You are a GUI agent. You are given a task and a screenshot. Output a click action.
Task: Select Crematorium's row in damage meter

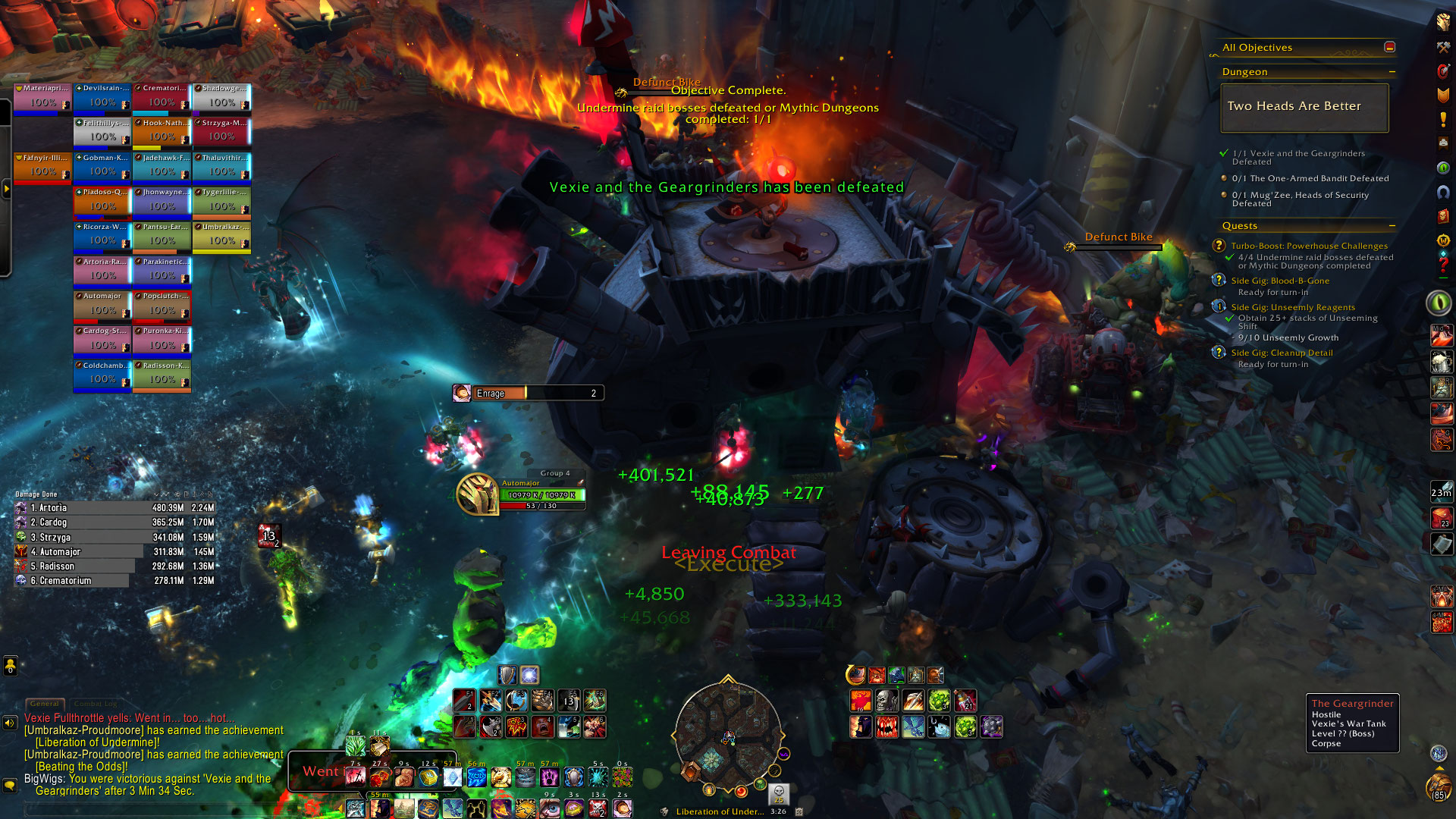(x=114, y=581)
